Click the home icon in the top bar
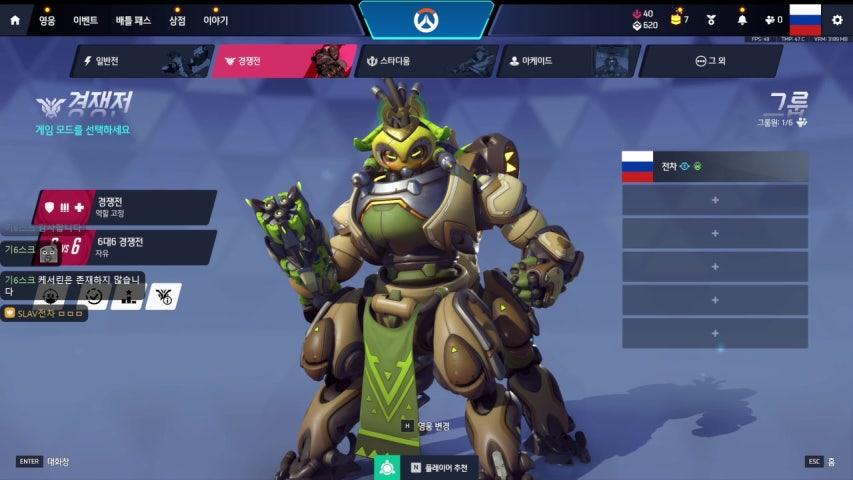 (14, 19)
